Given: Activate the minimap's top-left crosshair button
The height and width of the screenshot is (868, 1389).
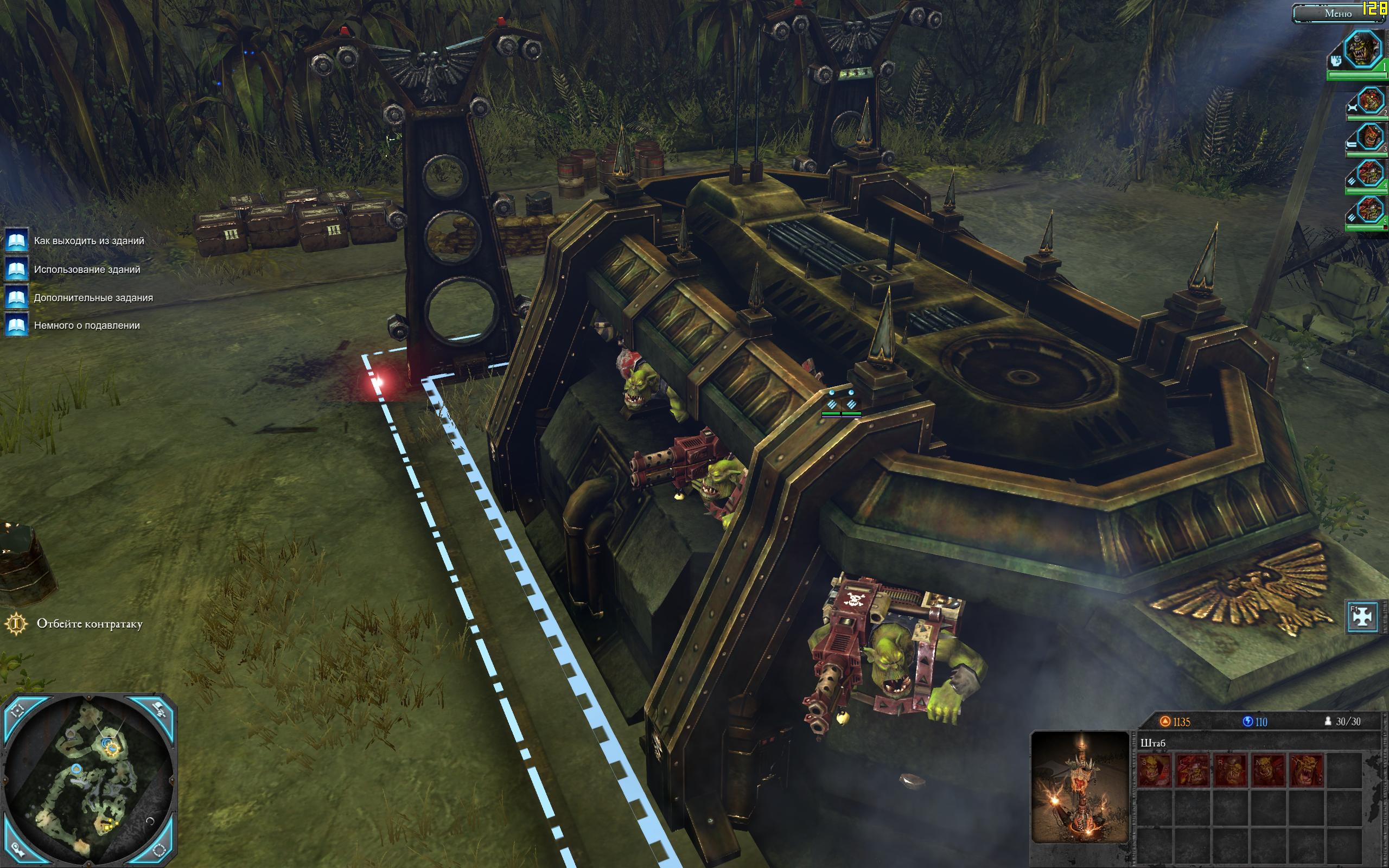Looking at the screenshot, I should tap(18, 712).
